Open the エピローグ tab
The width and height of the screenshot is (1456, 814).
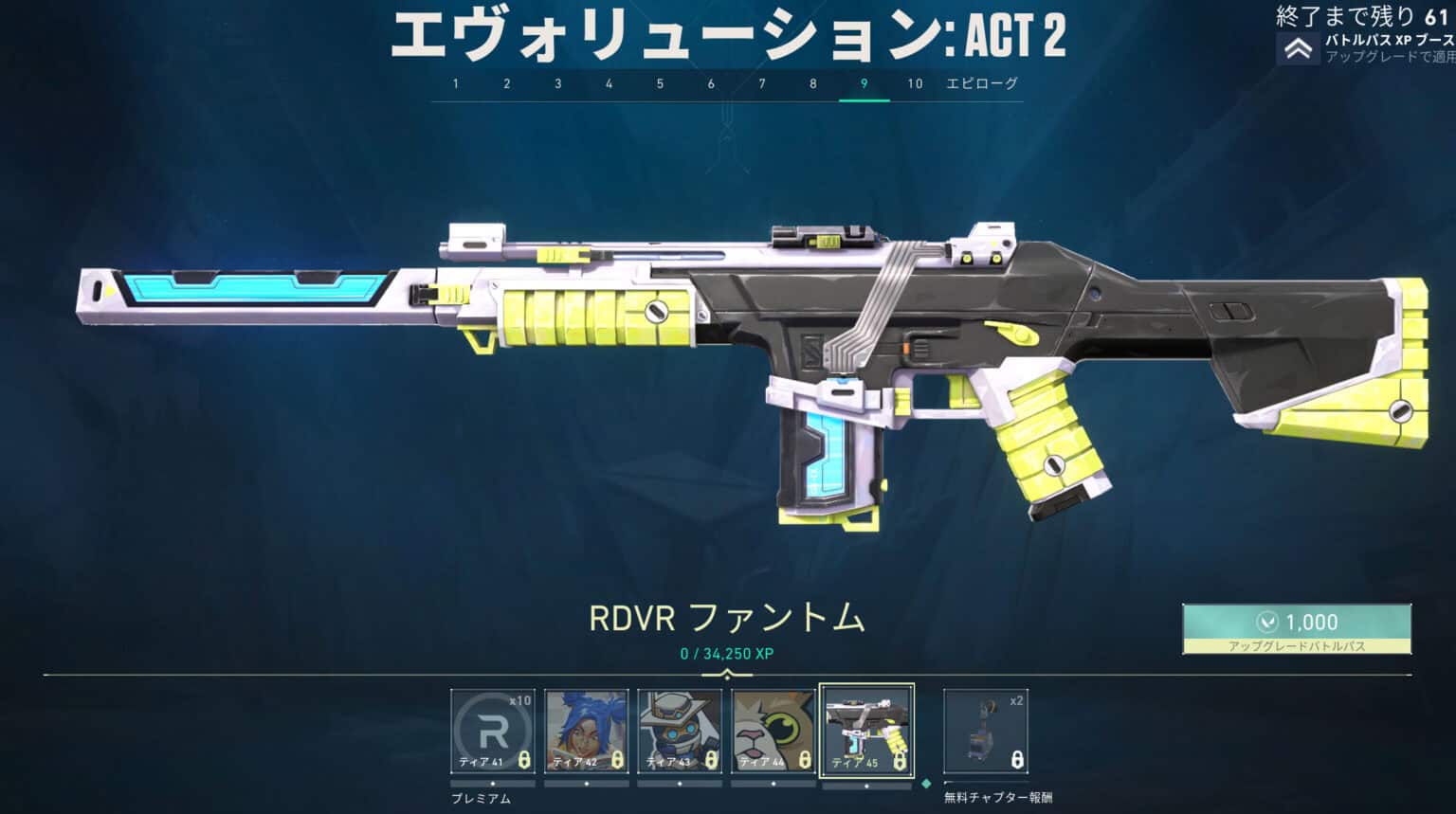point(981,83)
